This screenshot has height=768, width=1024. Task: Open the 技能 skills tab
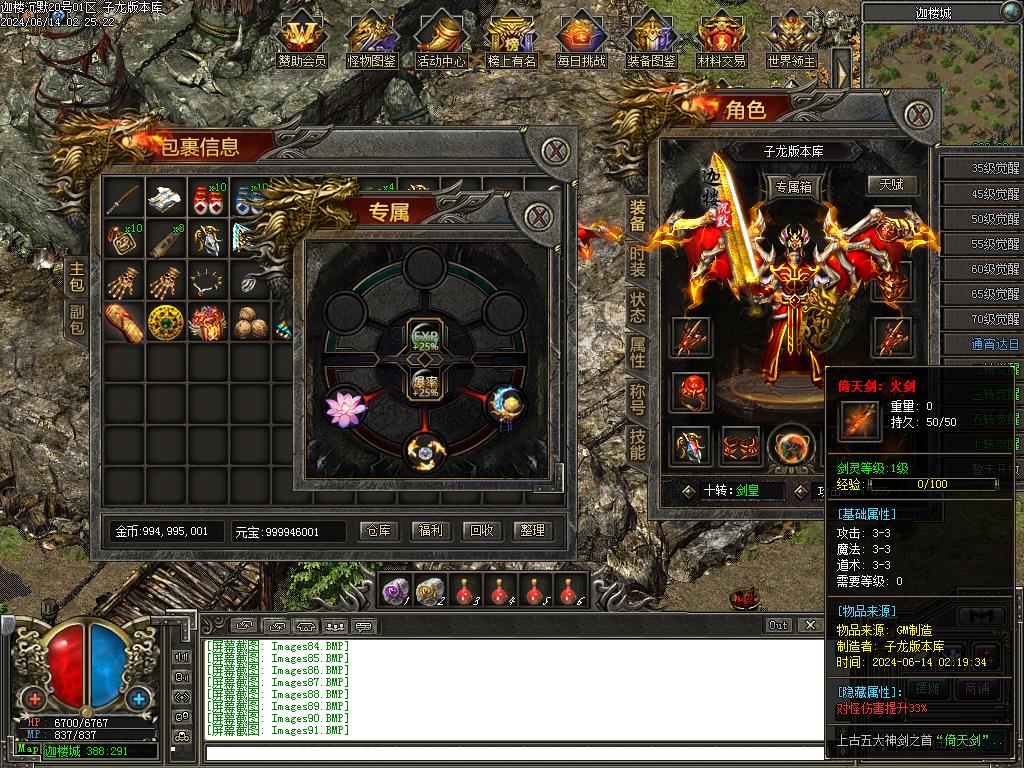click(637, 444)
